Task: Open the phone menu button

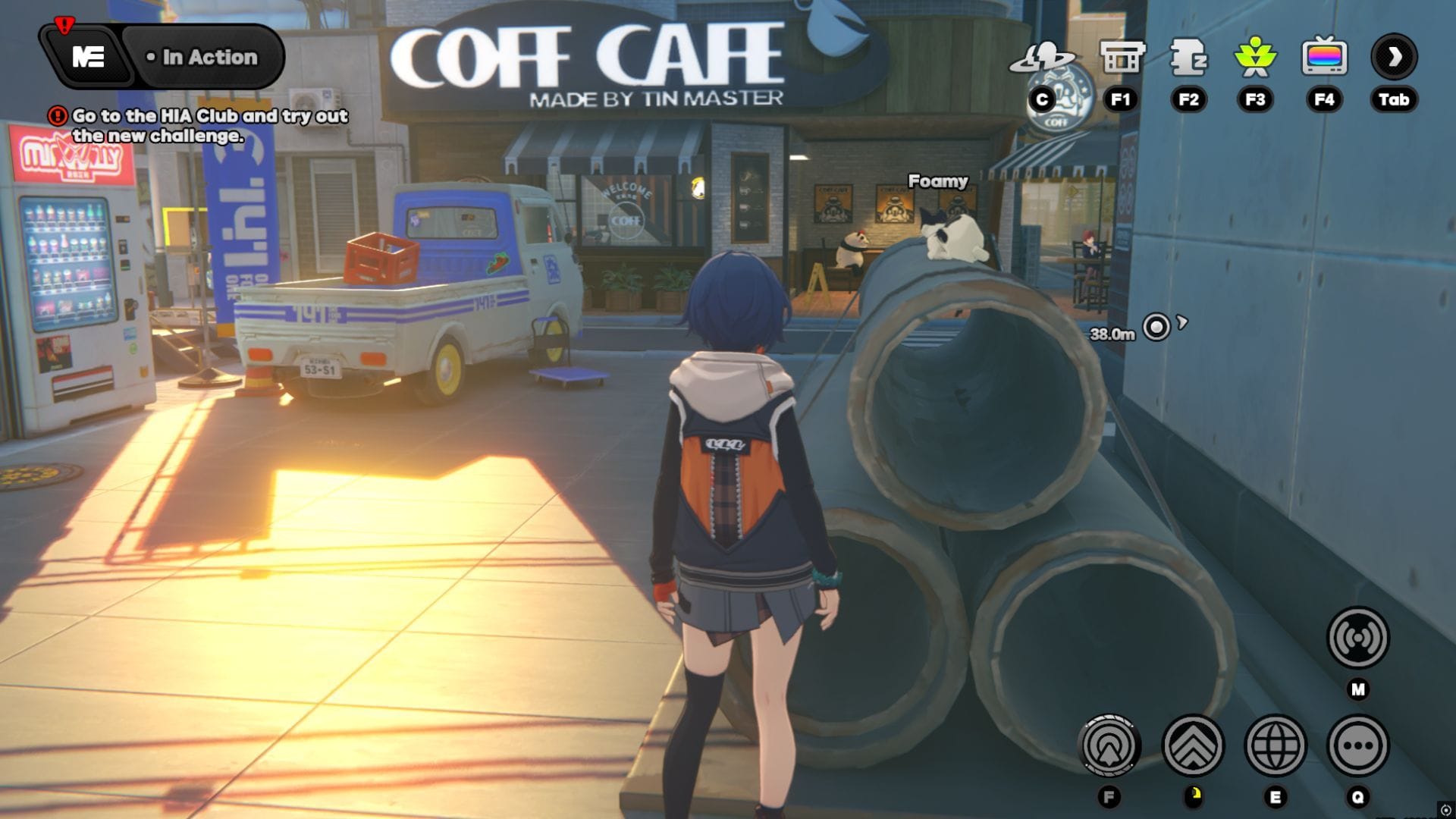Action: 88,57
